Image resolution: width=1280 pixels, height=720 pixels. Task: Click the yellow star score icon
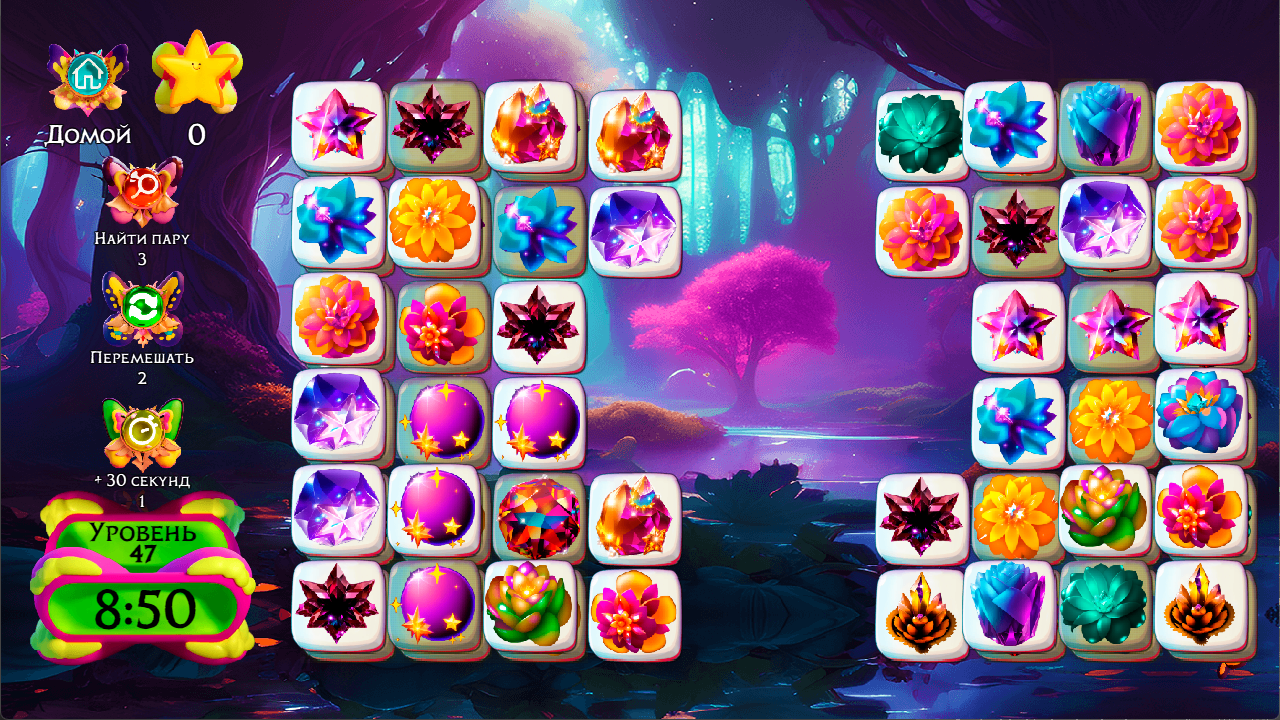point(197,67)
